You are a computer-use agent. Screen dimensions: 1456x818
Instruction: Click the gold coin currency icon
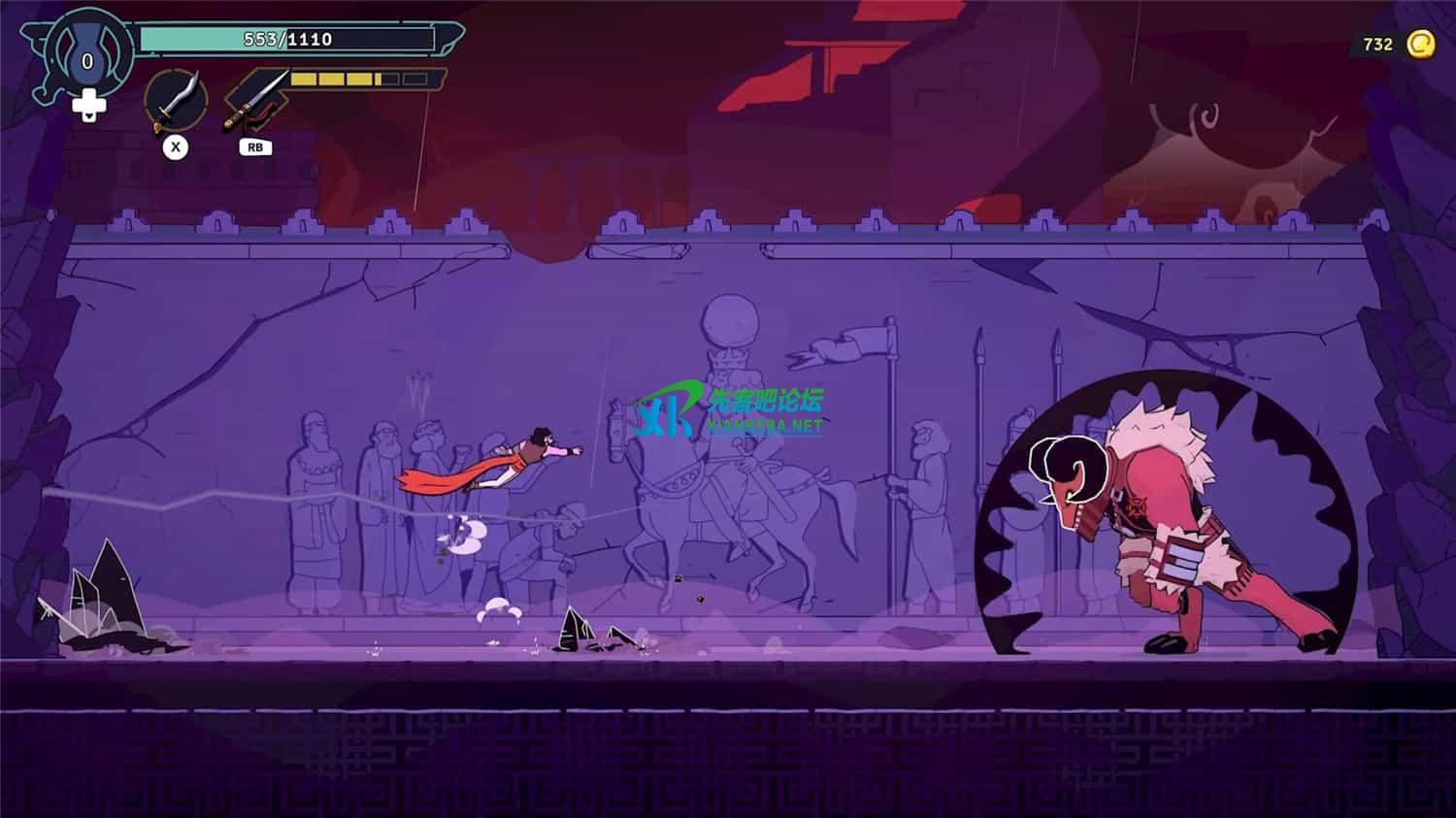click(x=1421, y=44)
